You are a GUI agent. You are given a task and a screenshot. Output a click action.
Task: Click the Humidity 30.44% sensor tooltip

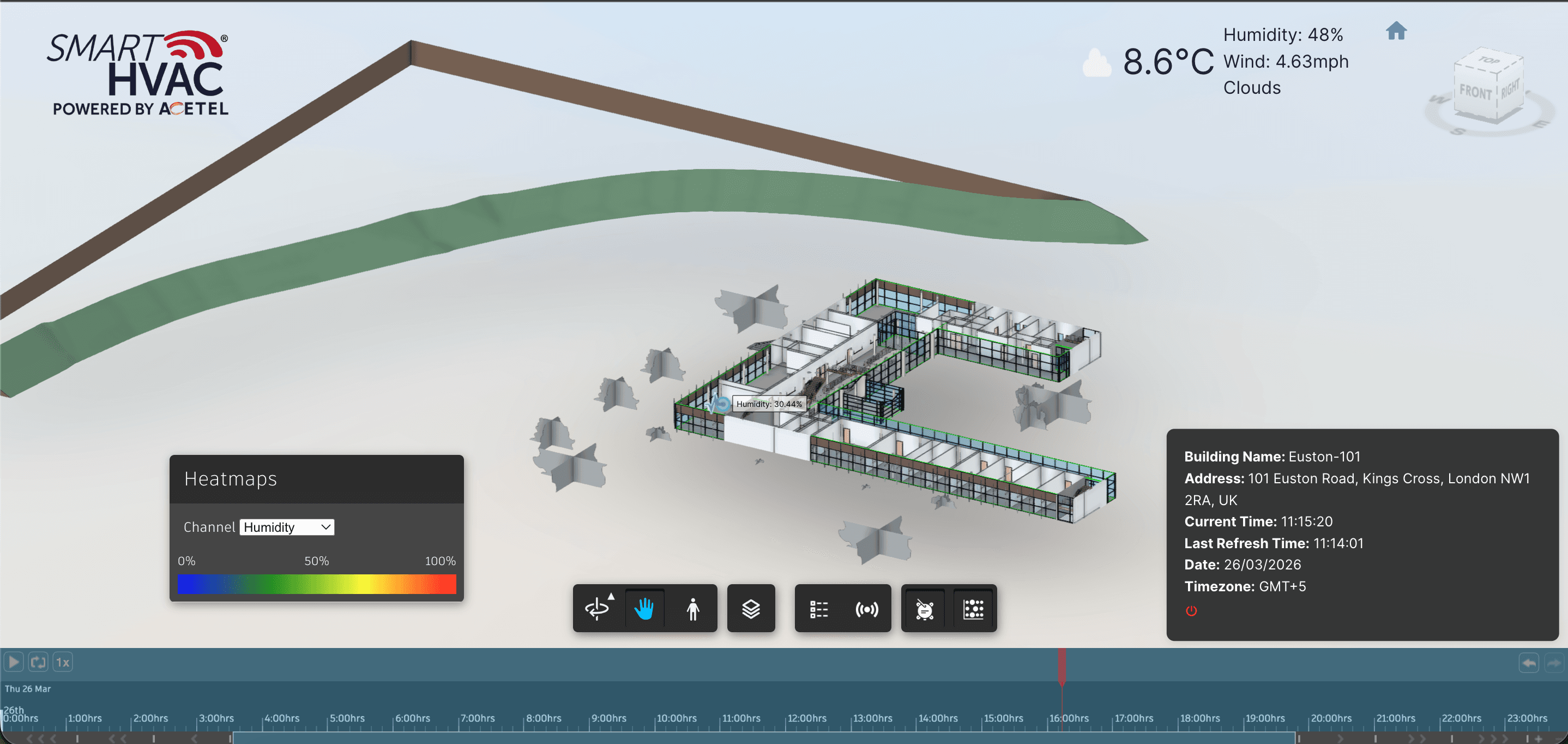coord(768,404)
